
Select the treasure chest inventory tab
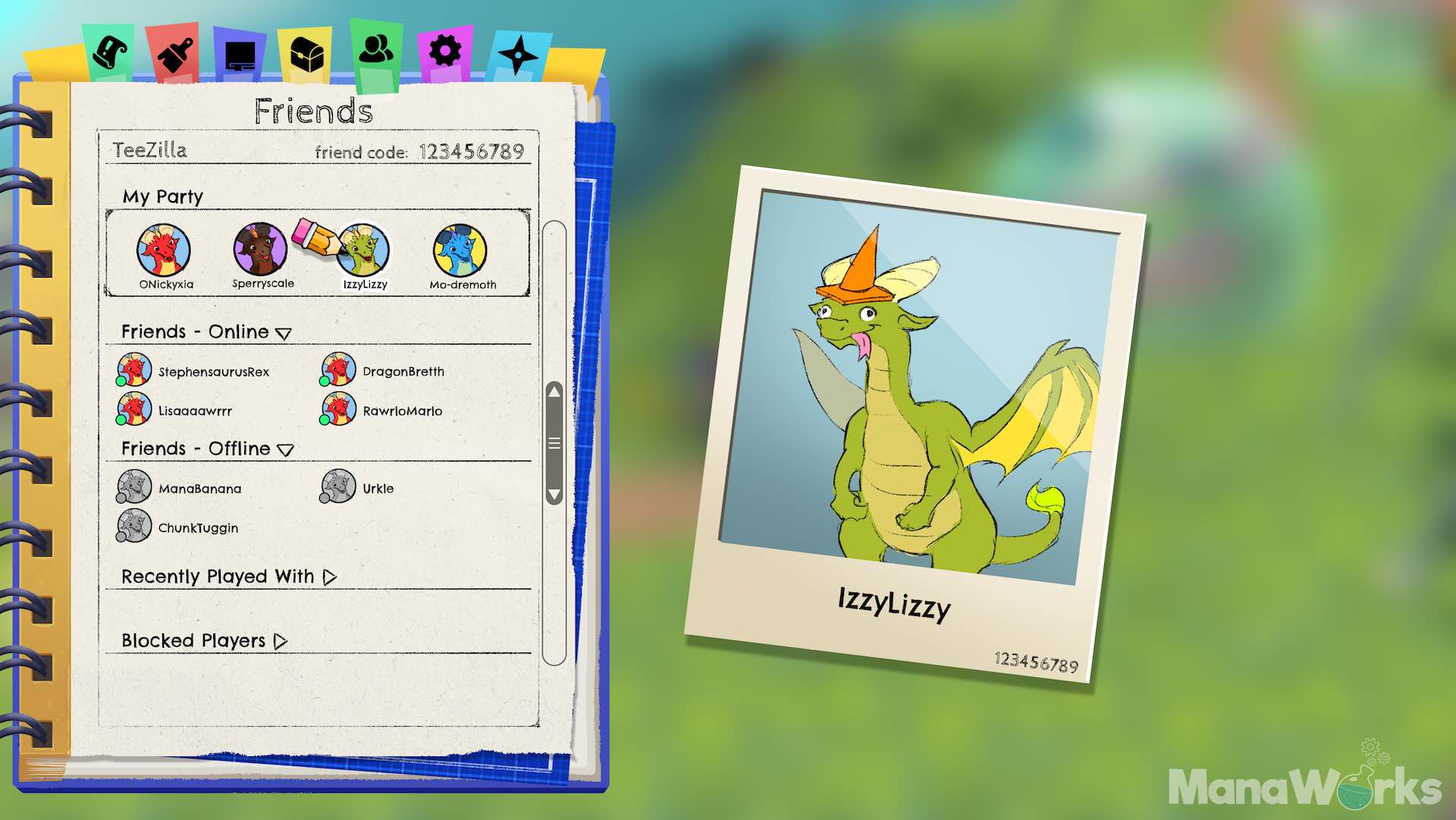click(306, 55)
